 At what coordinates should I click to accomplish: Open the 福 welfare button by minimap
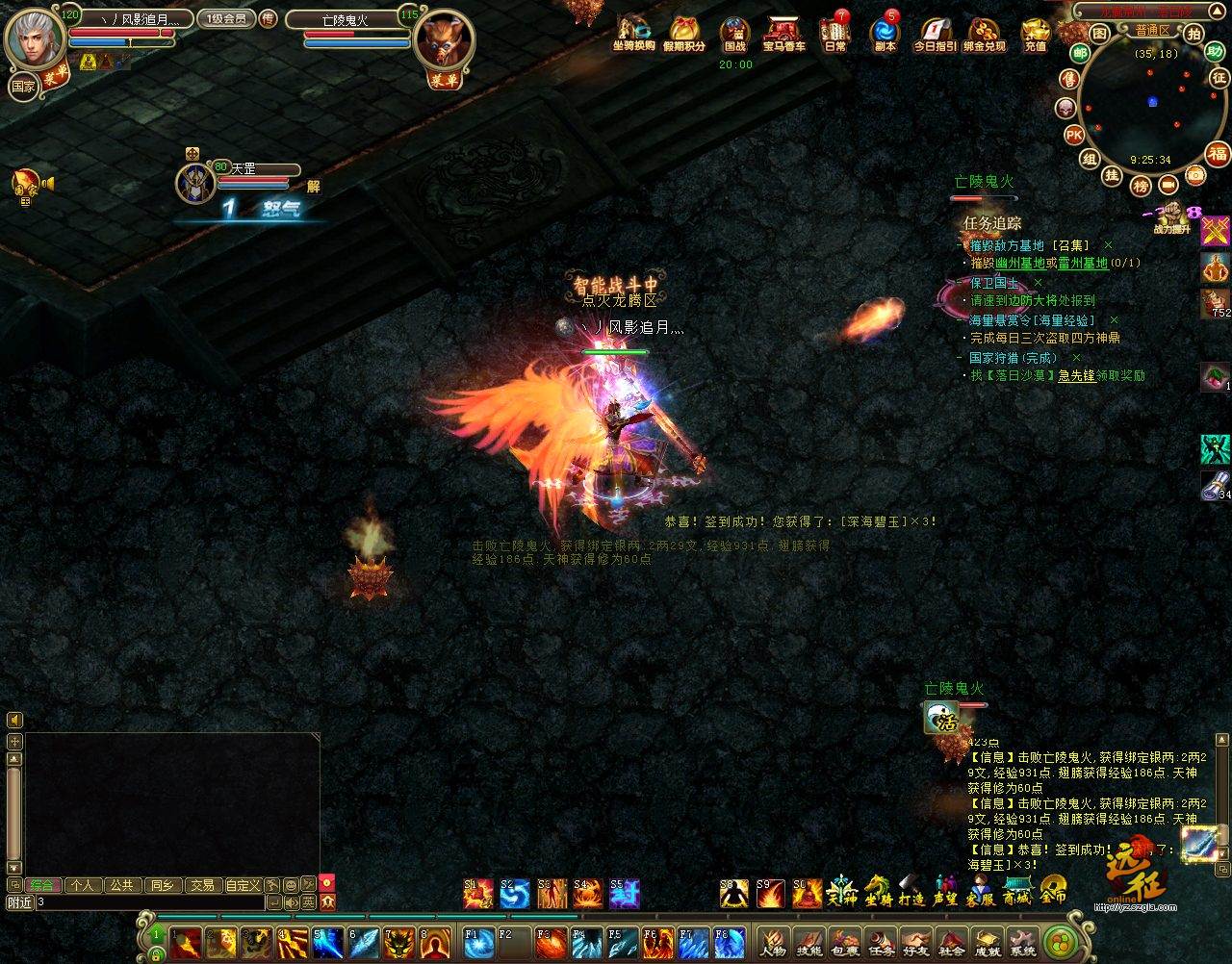pos(1218,154)
